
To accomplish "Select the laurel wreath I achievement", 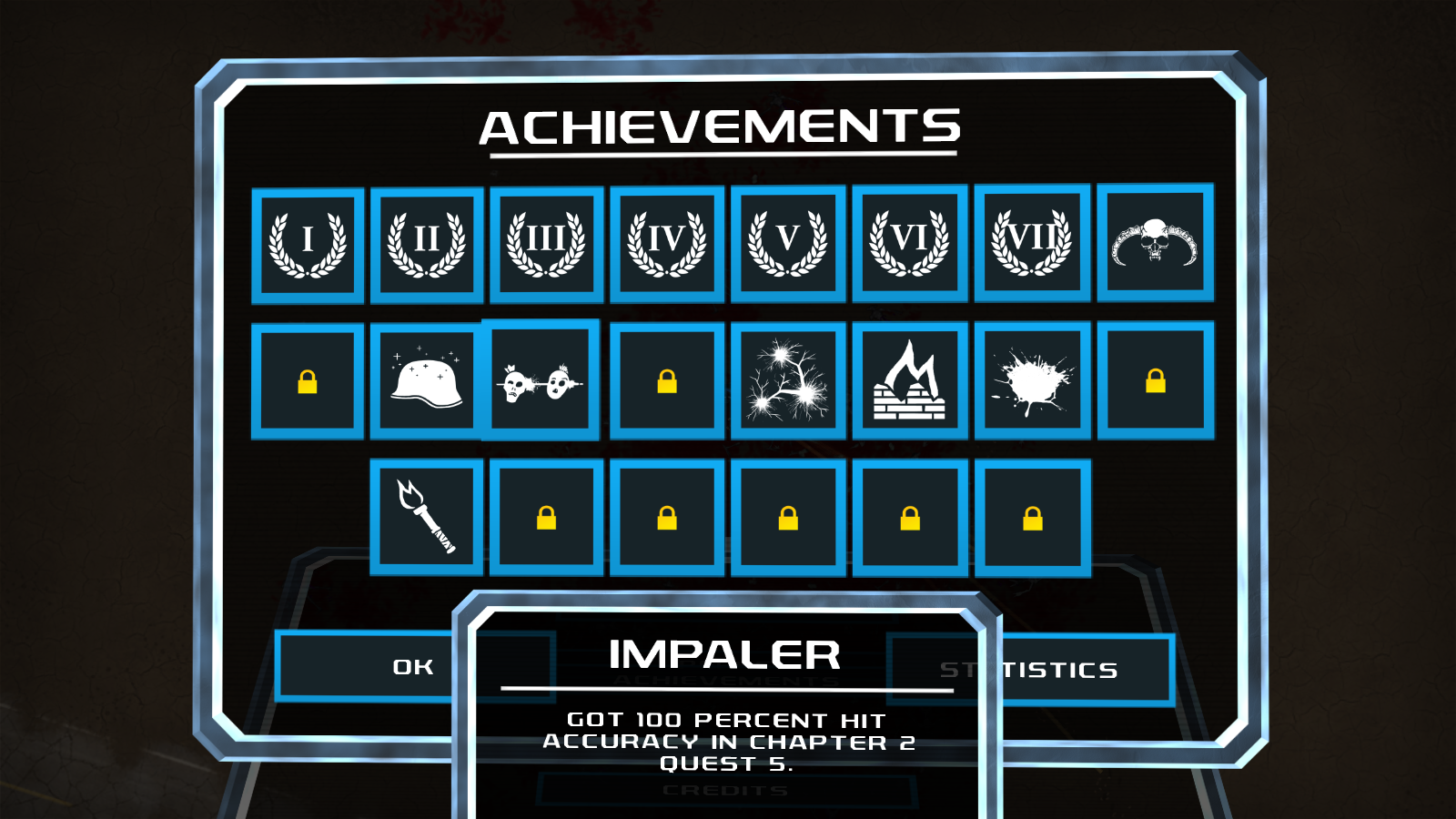I will click(308, 245).
